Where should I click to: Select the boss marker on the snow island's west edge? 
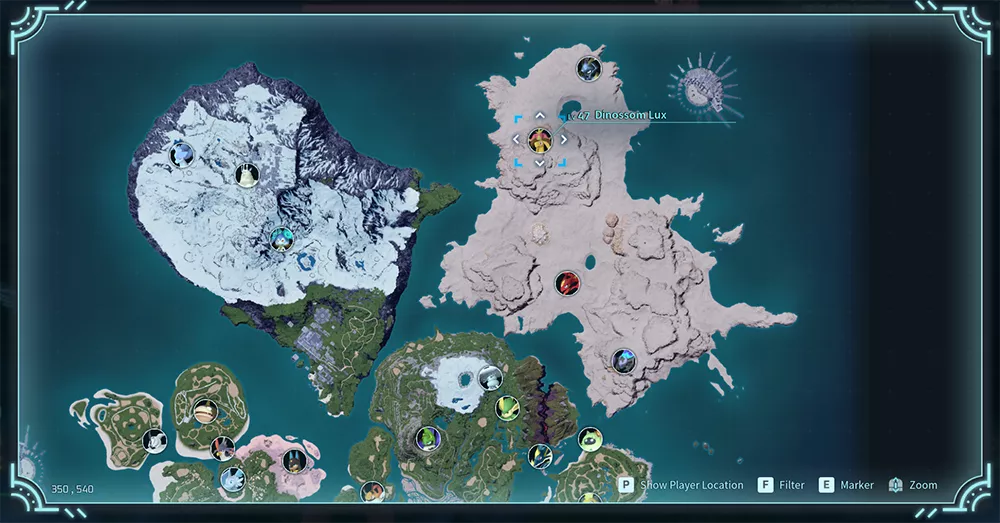click(x=181, y=154)
